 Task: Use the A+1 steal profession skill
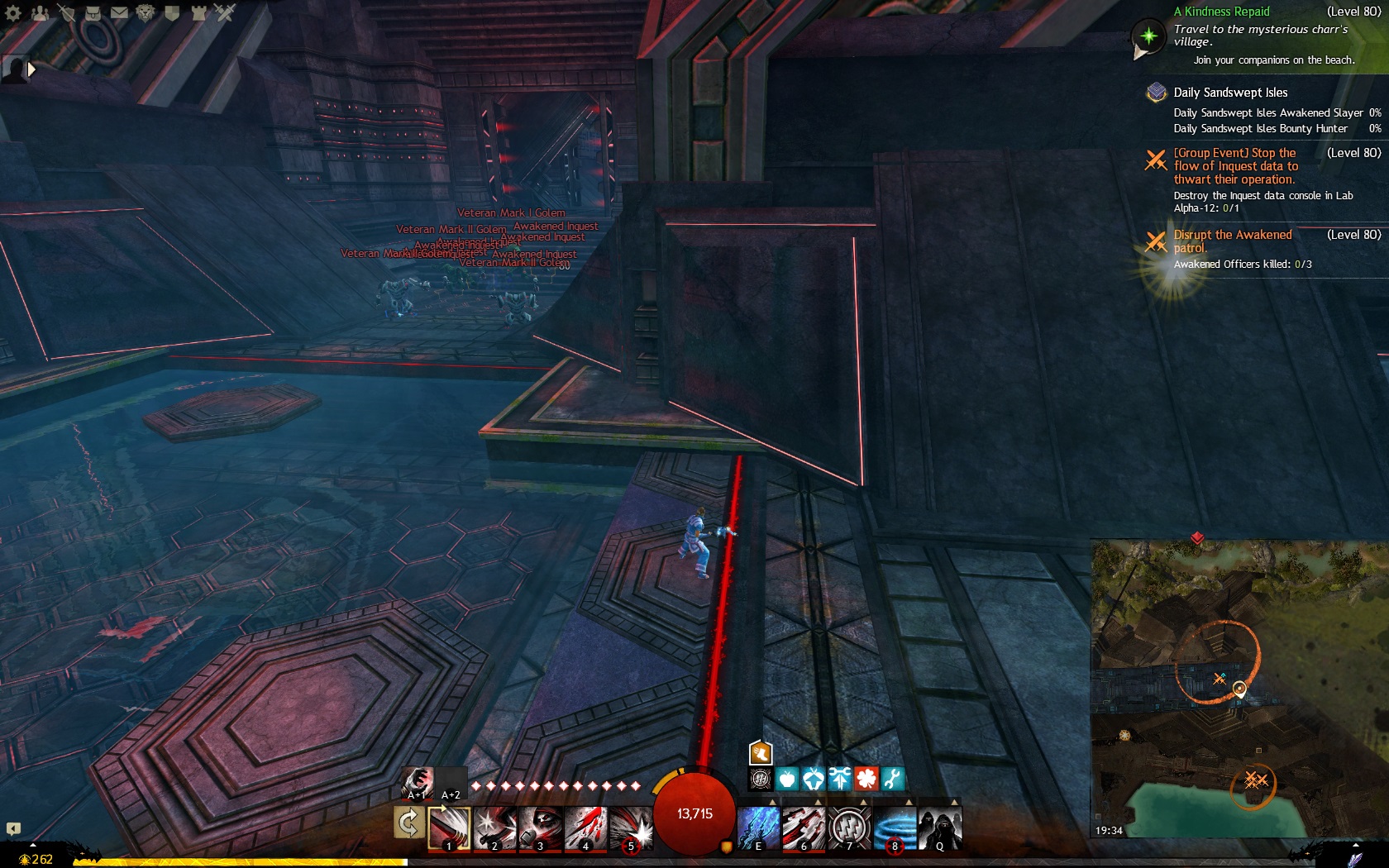pyautogui.click(x=417, y=783)
